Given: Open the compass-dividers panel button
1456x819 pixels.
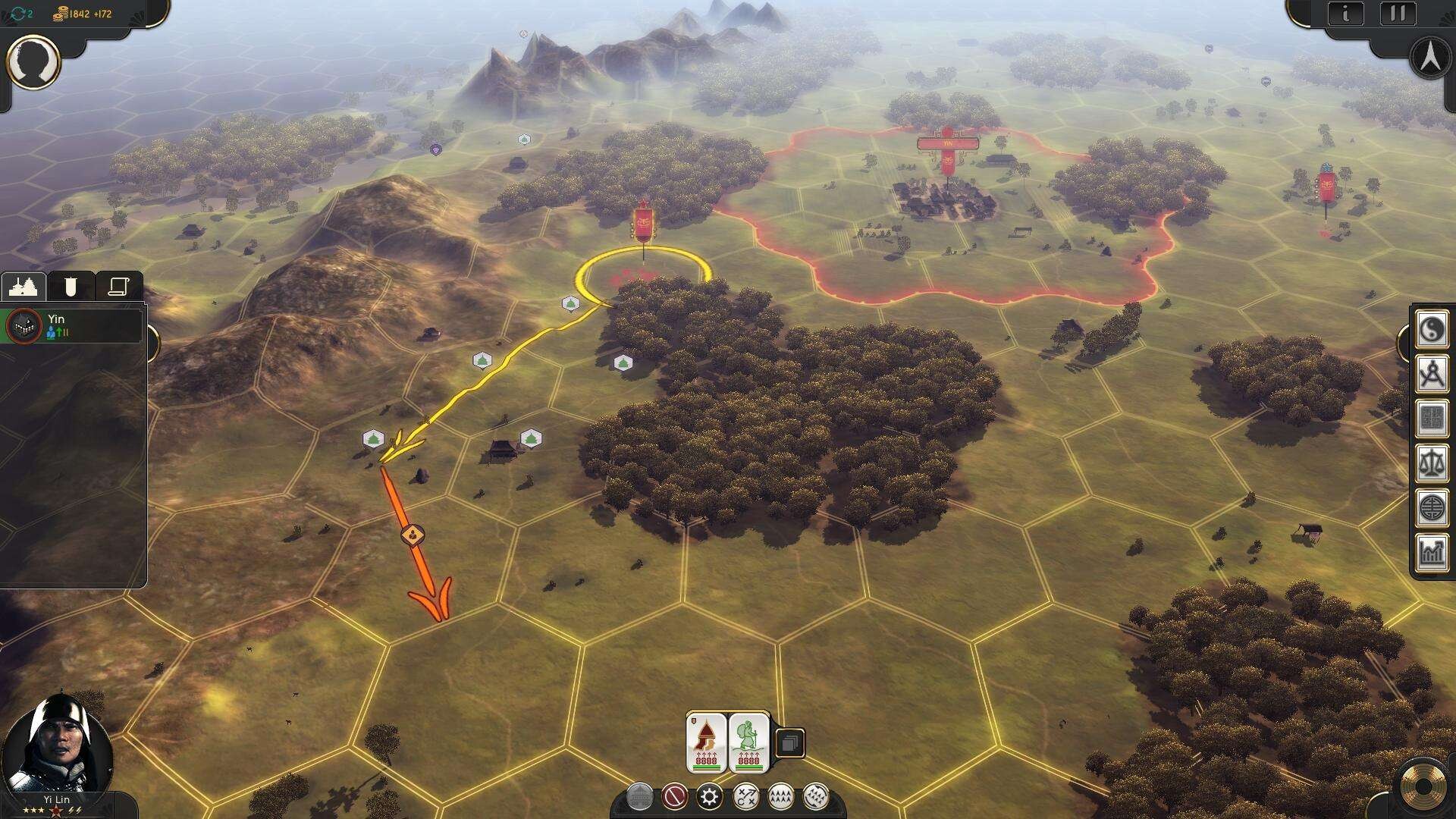Looking at the screenshot, I should pos(1432,375).
